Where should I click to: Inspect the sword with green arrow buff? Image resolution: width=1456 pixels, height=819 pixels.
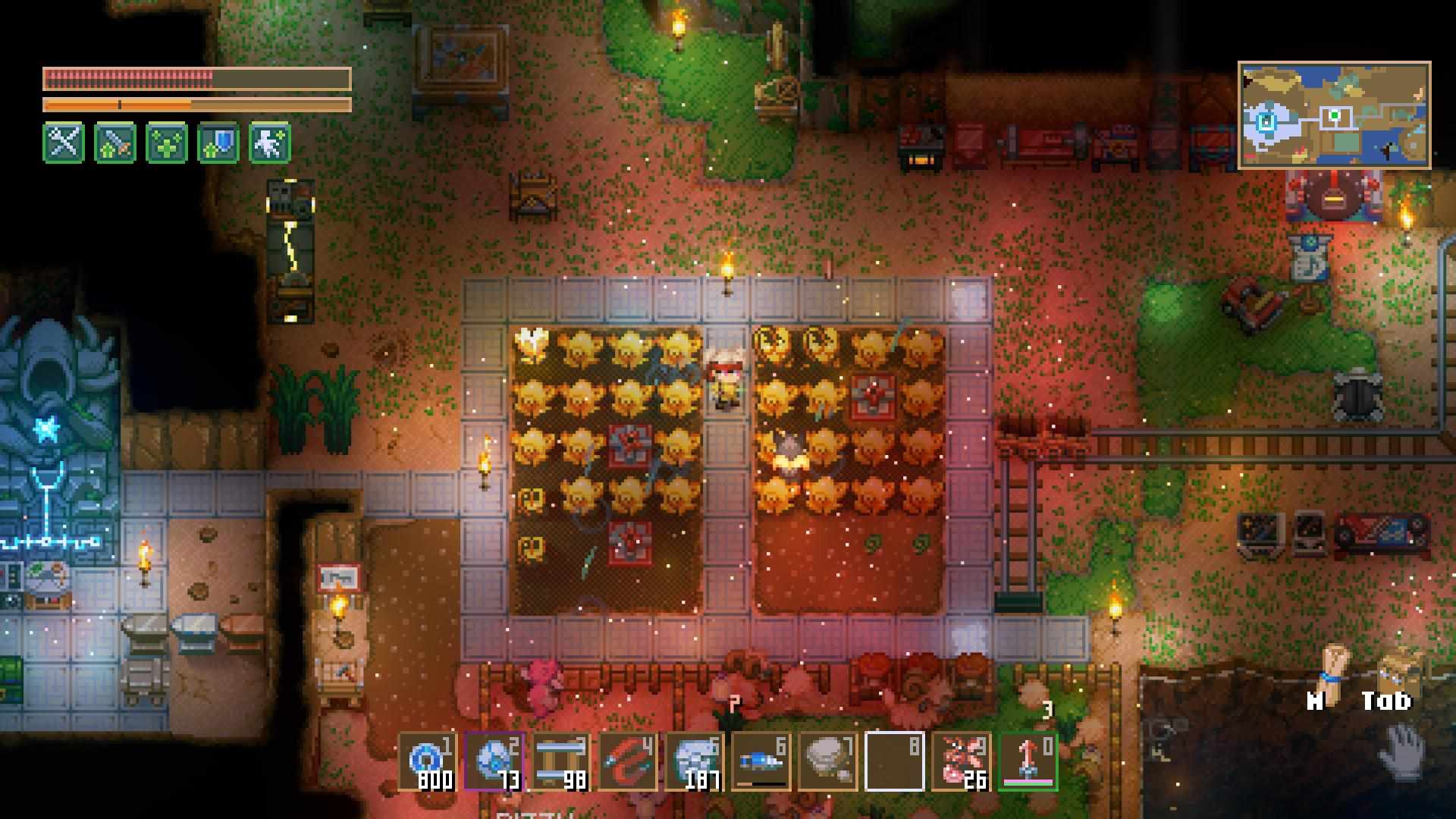115,142
